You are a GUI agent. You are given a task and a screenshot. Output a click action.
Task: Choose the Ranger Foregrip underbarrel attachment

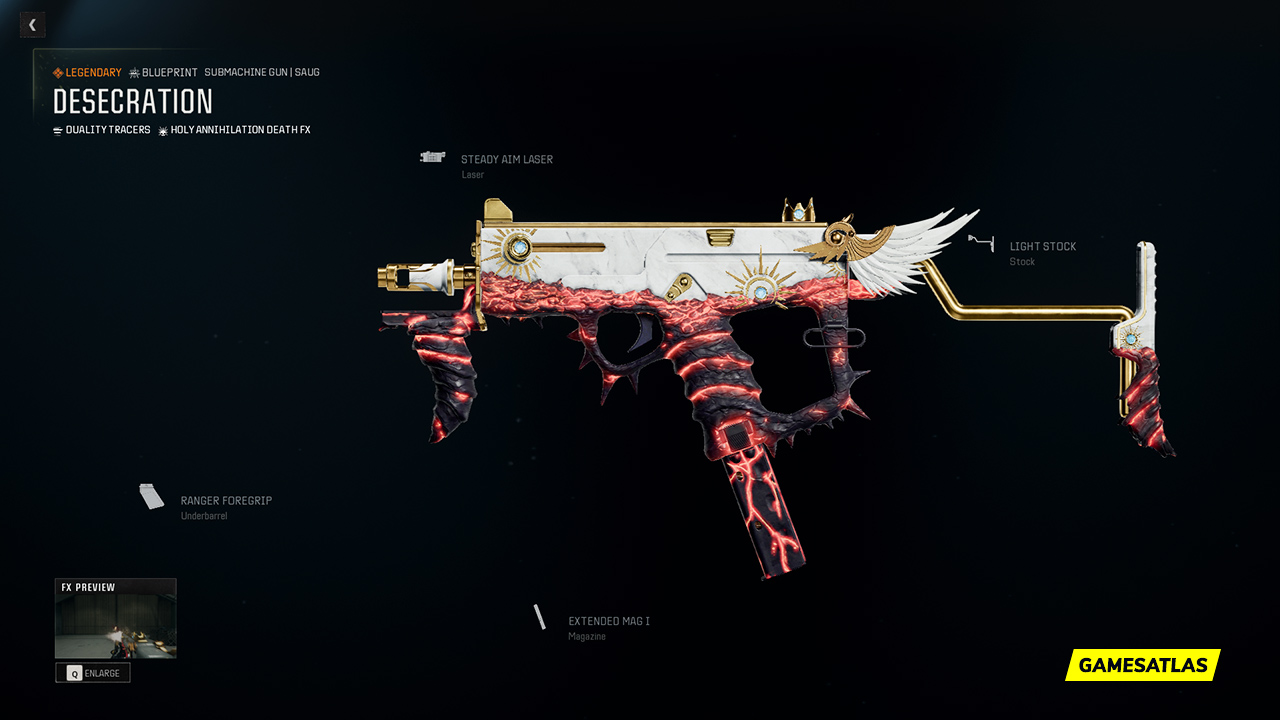pyautogui.click(x=225, y=501)
